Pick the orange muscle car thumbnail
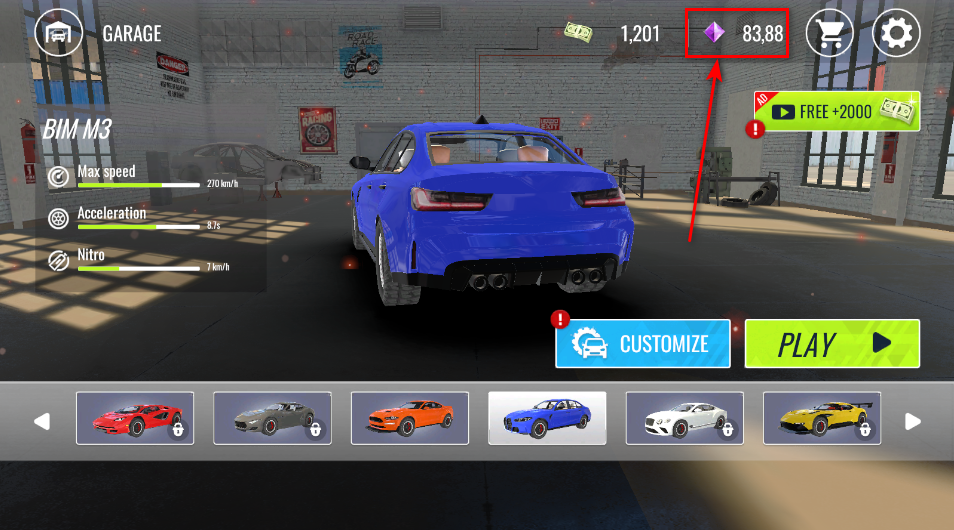This screenshot has width=954, height=530. click(x=410, y=418)
